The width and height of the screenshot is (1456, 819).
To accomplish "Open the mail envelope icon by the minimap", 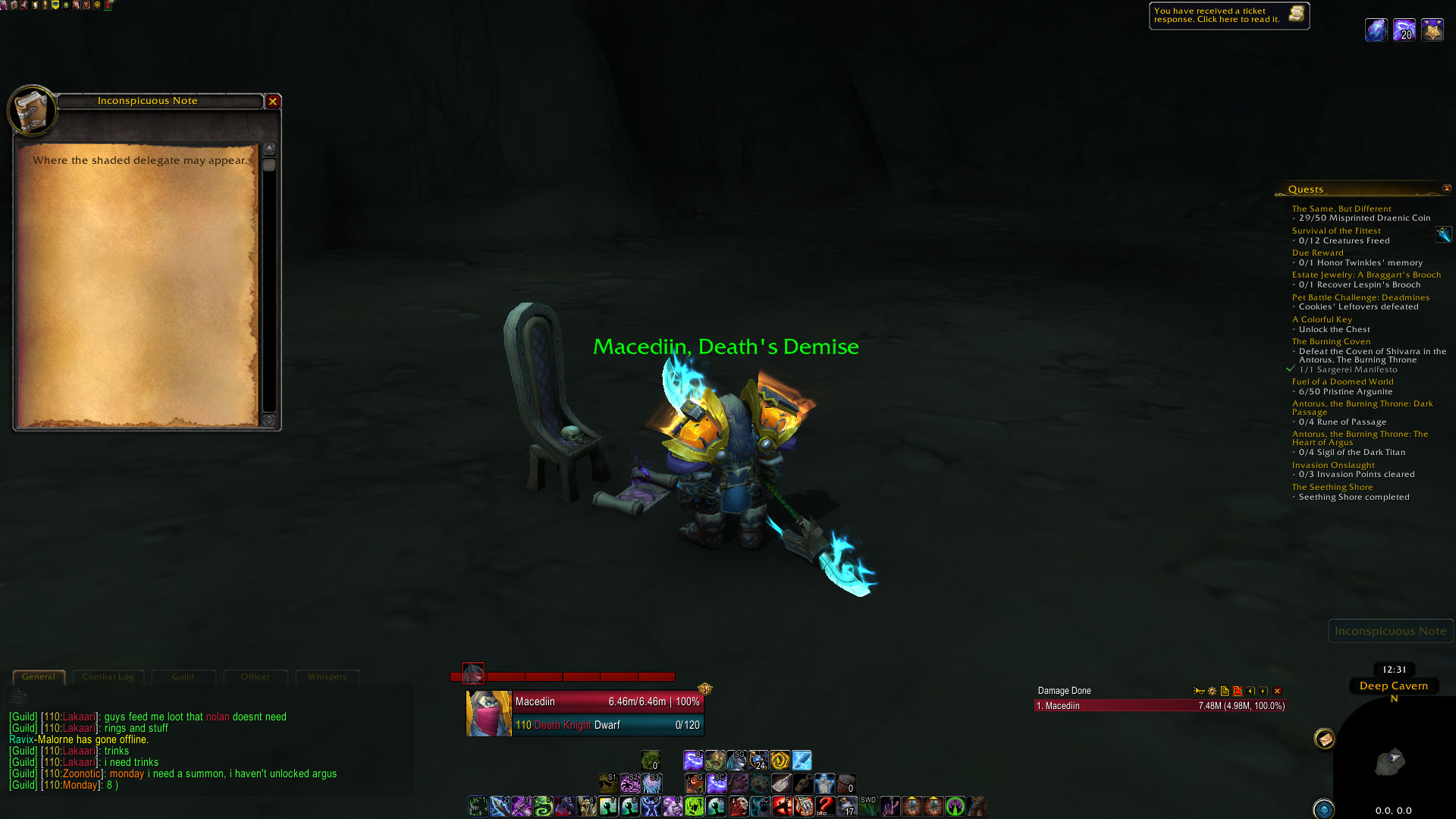I will (x=1324, y=739).
